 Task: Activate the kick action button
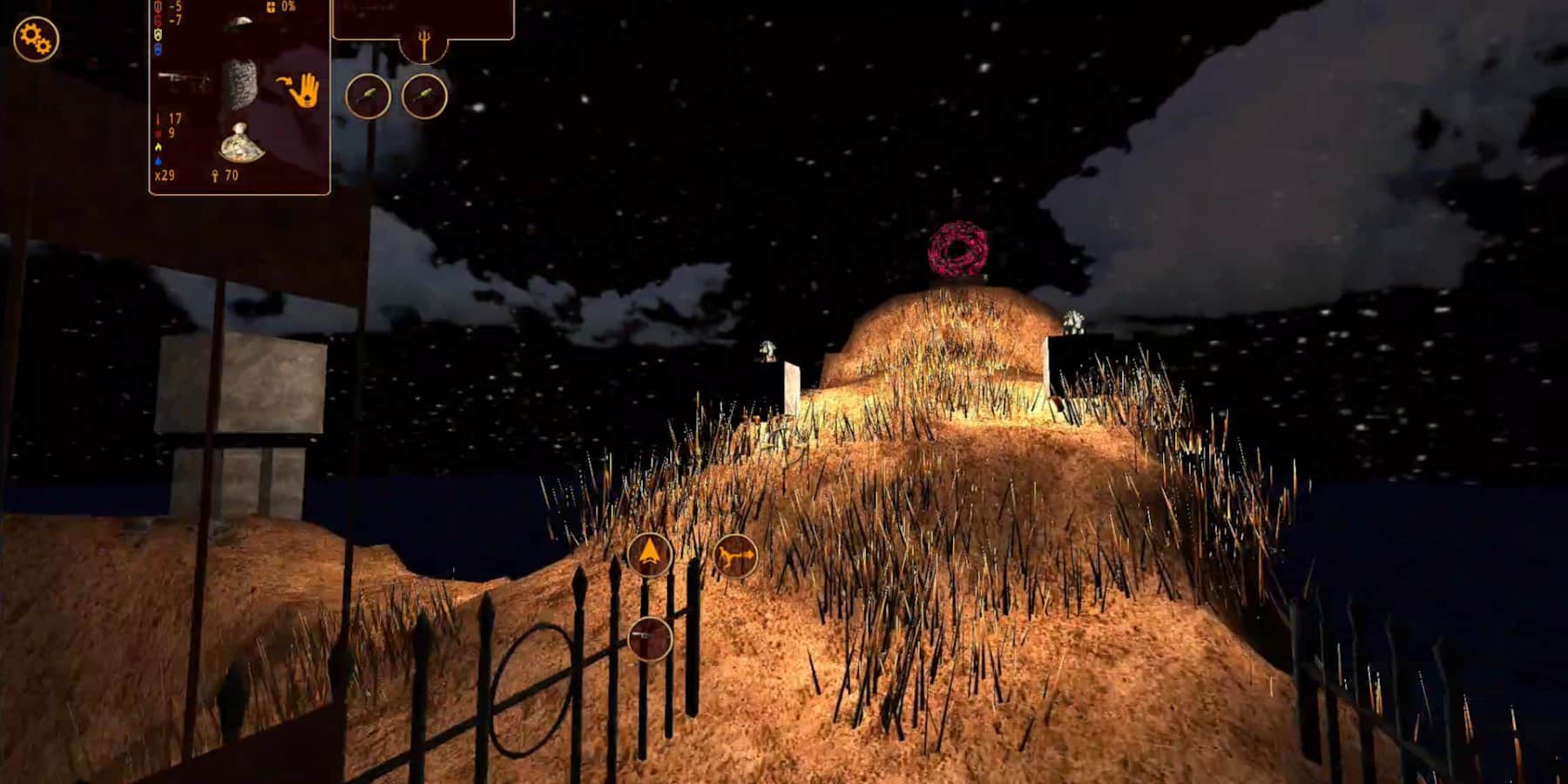(x=734, y=556)
